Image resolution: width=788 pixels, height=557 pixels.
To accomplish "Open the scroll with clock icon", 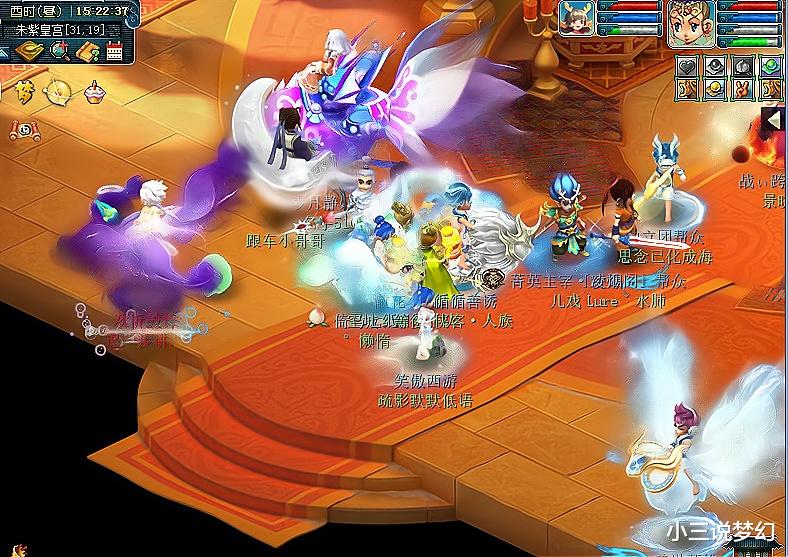I will point(22,129).
